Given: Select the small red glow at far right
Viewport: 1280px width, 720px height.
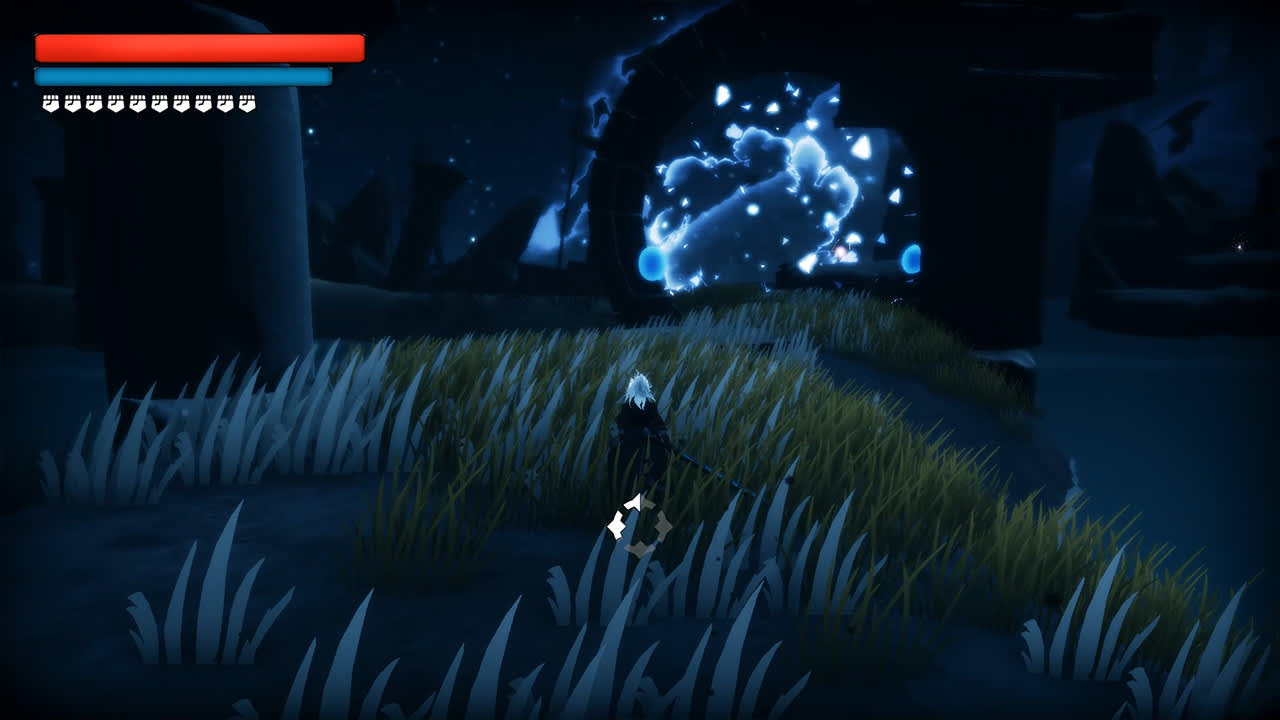Looking at the screenshot, I should click(x=1239, y=247).
